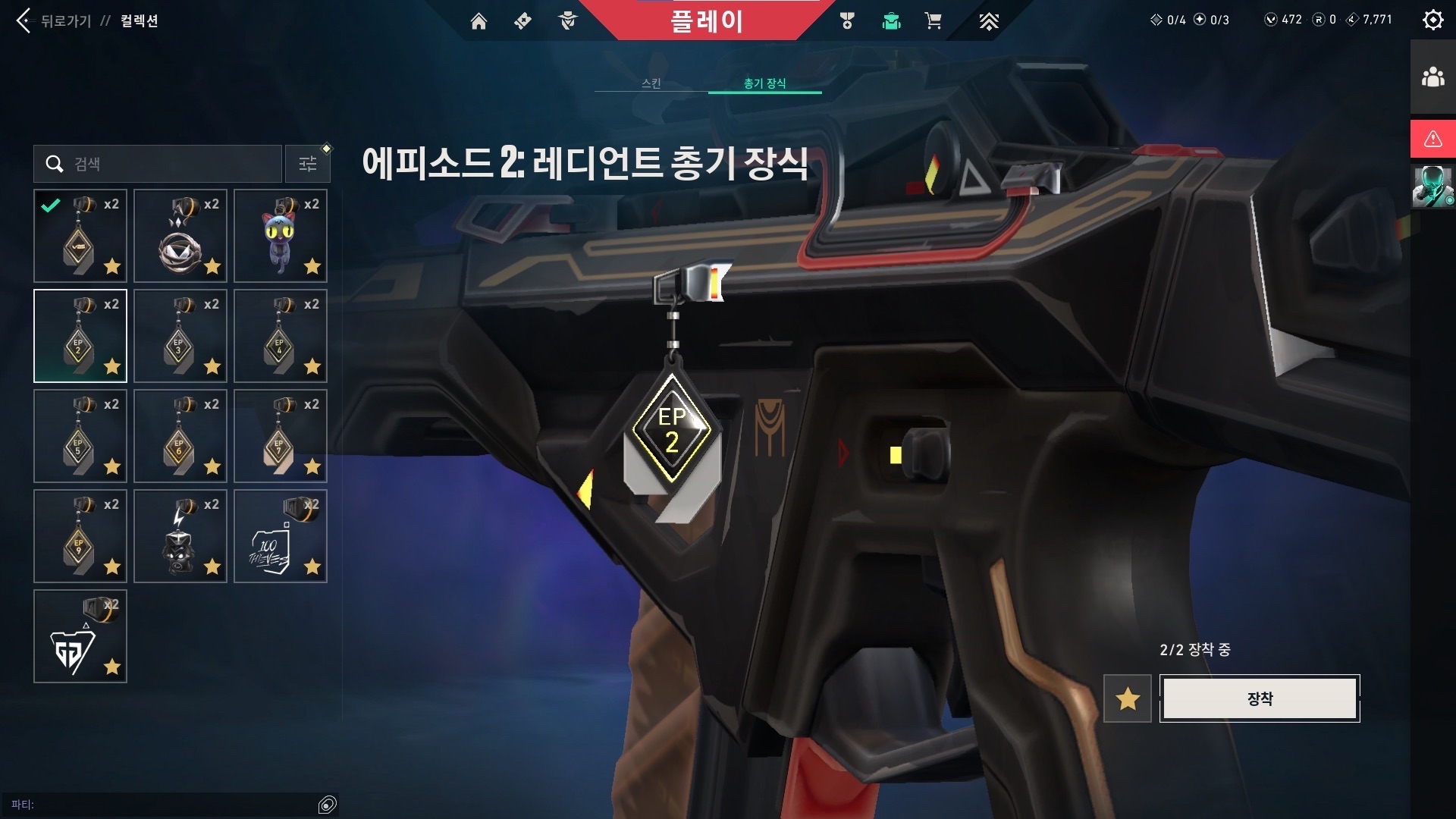The height and width of the screenshot is (819, 1456).
Task: Open settings with the gear icon
Action: point(1432,20)
